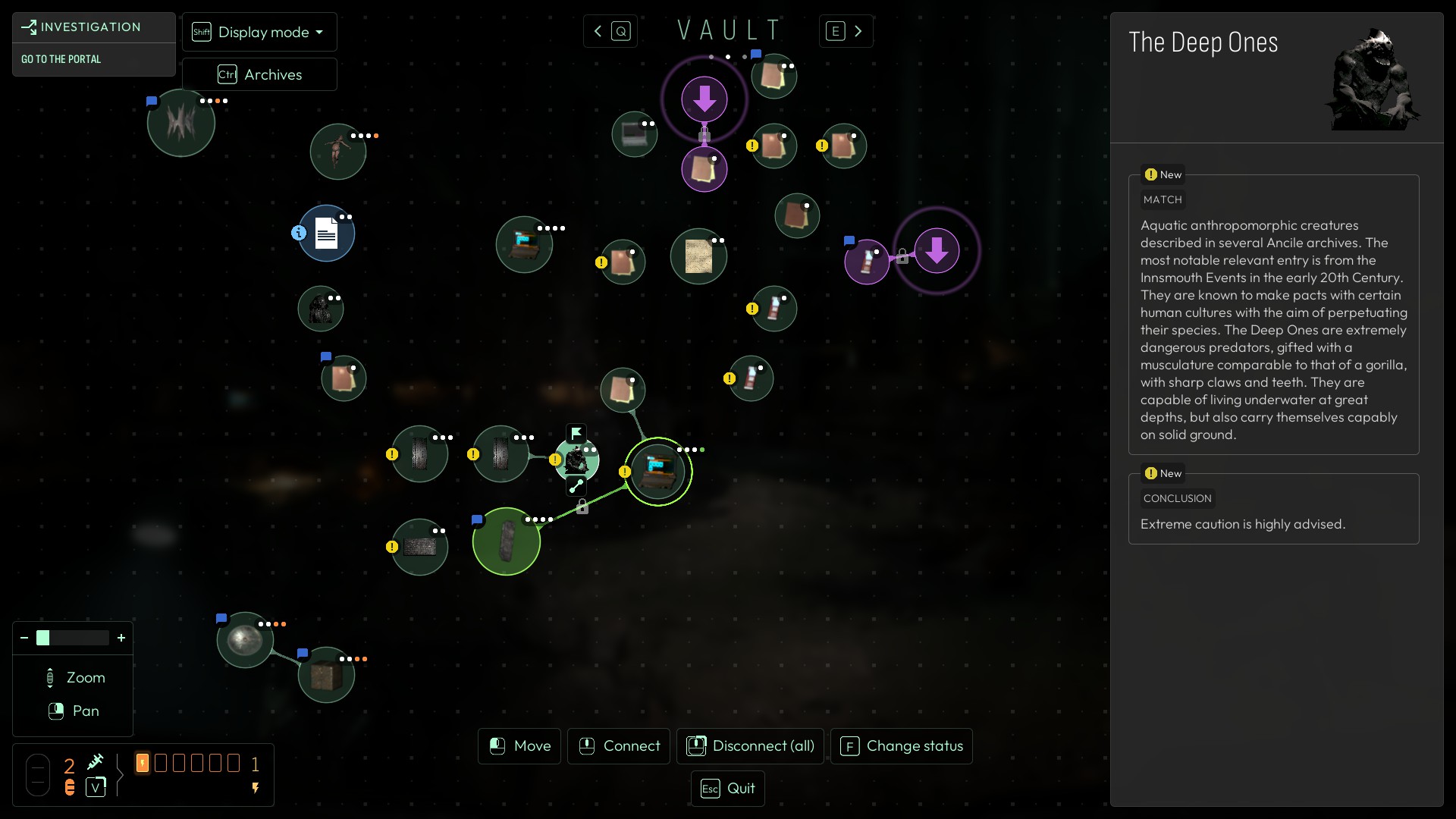Screen dimensions: 1456x819
Task: Select the highlighted laptop clue node
Action: pyautogui.click(x=657, y=471)
